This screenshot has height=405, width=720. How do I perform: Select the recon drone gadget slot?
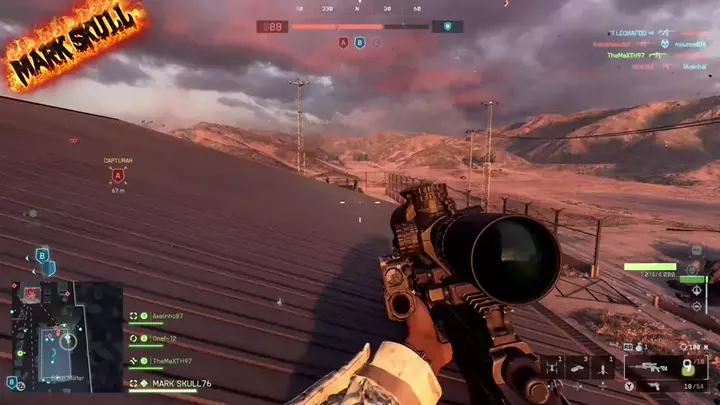pos(553,368)
